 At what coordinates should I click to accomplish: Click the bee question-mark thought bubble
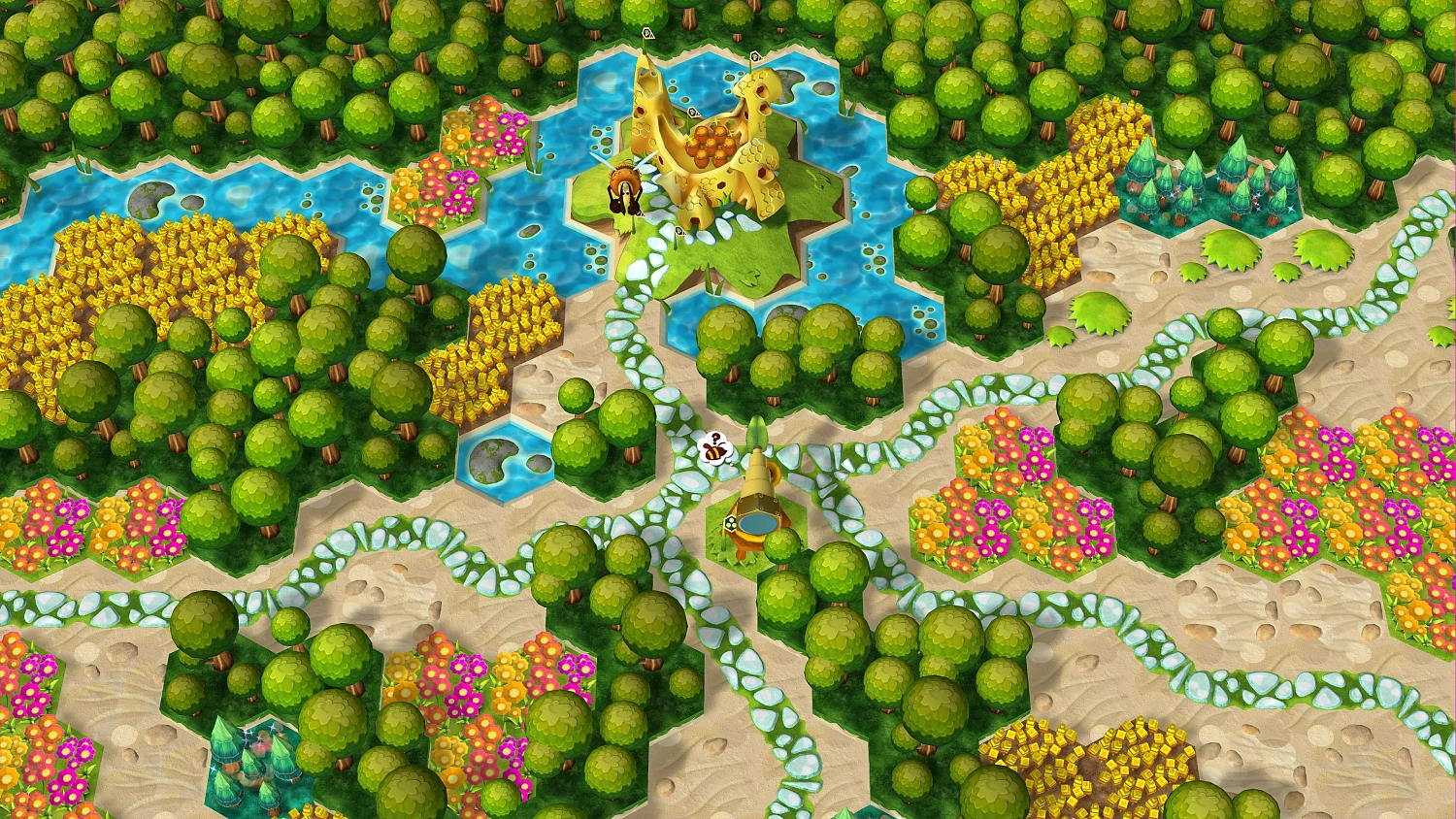[714, 448]
